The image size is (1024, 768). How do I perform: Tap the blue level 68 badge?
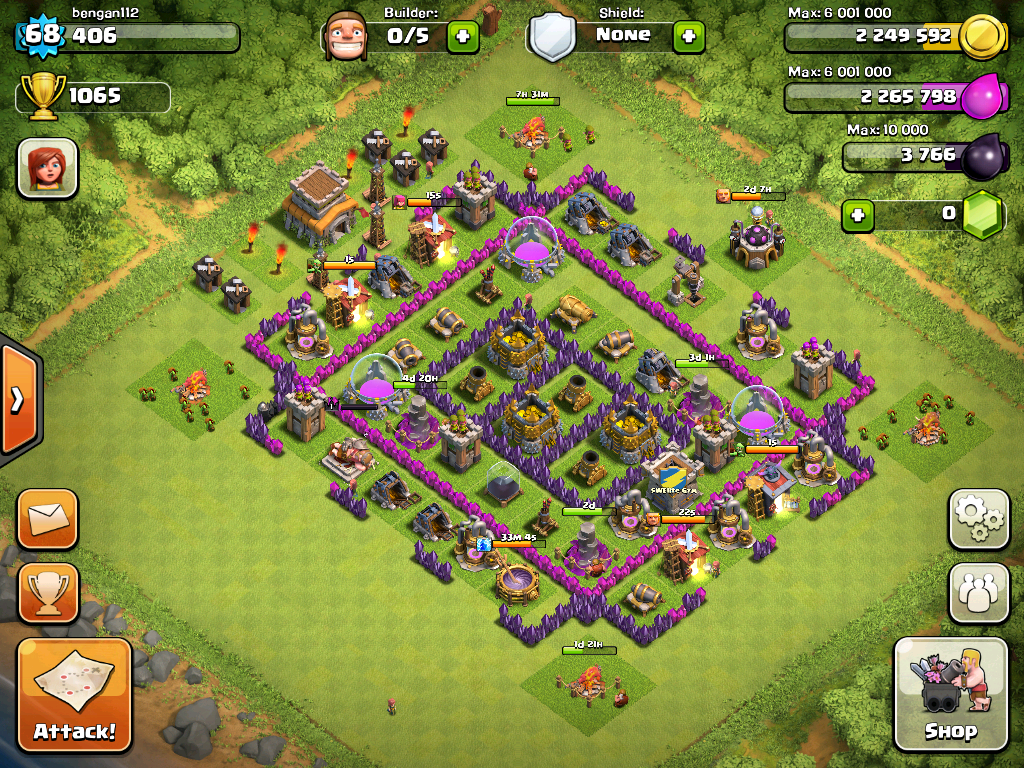click(42, 36)
